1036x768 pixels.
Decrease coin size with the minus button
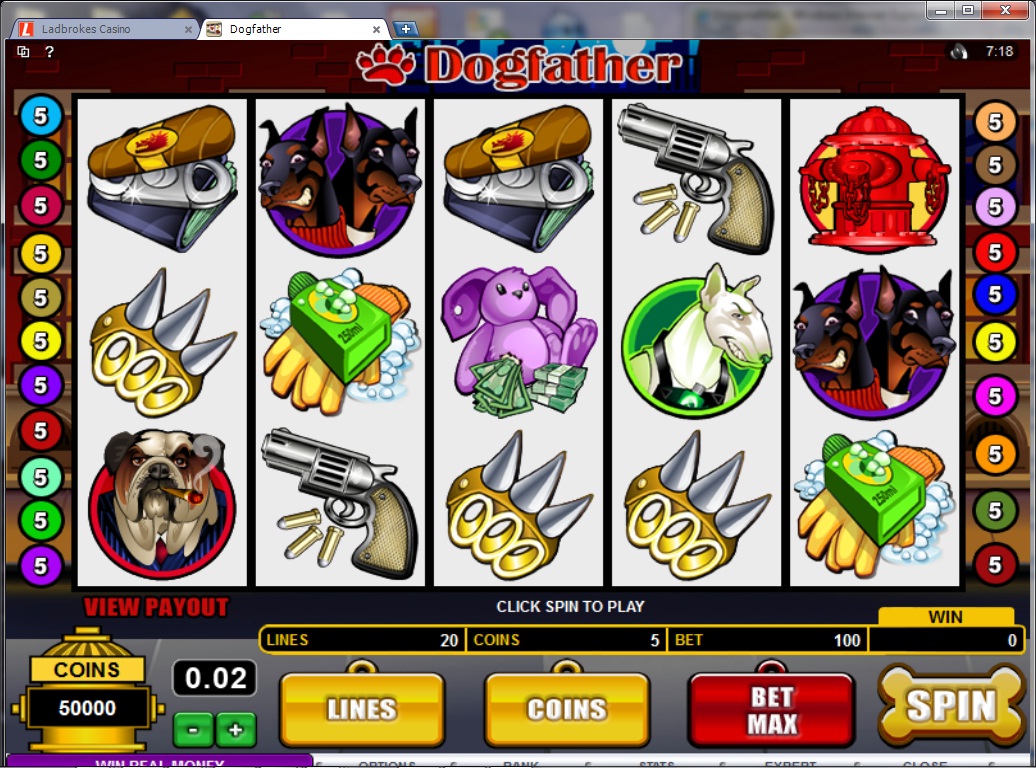pyautogui.click(x=193, y=729)
